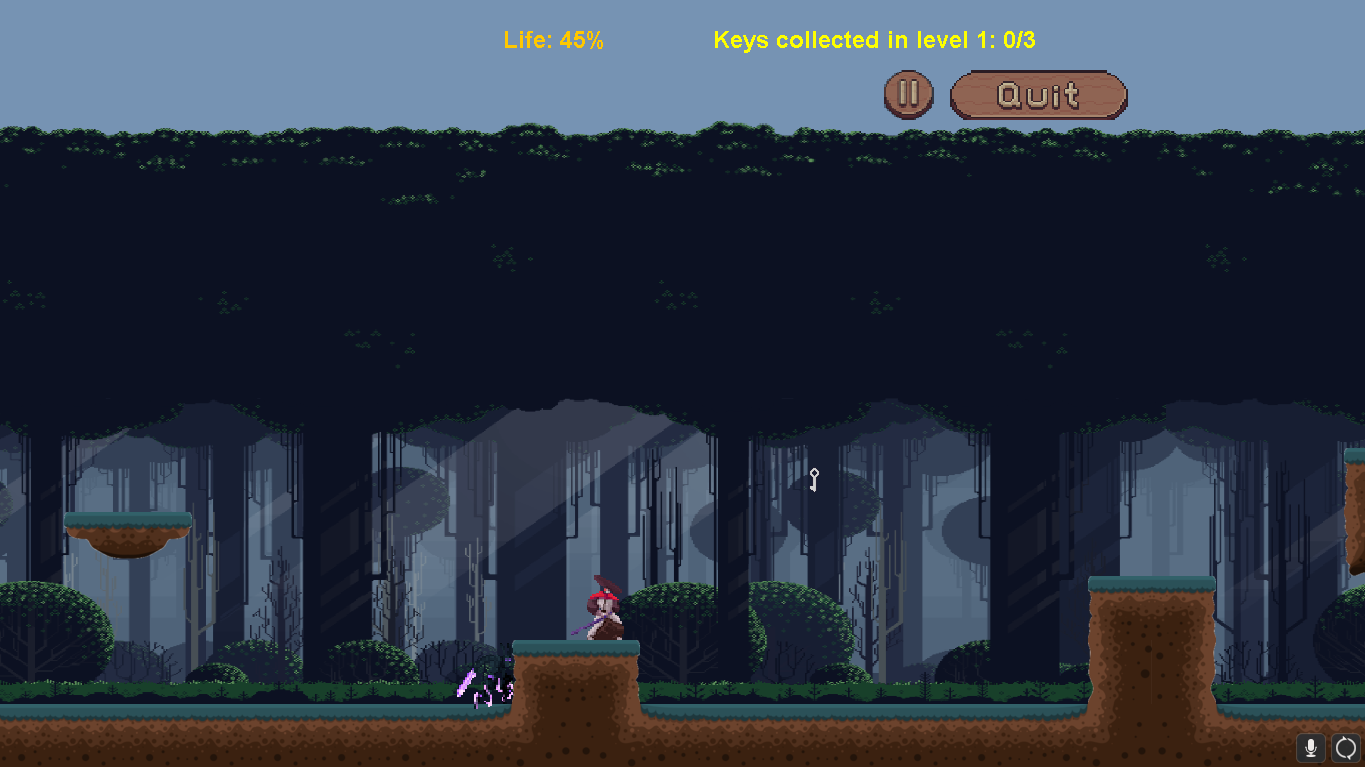Click the Life percentage as a health gauge
1365x767 pixels.
[x=554, y=40]
